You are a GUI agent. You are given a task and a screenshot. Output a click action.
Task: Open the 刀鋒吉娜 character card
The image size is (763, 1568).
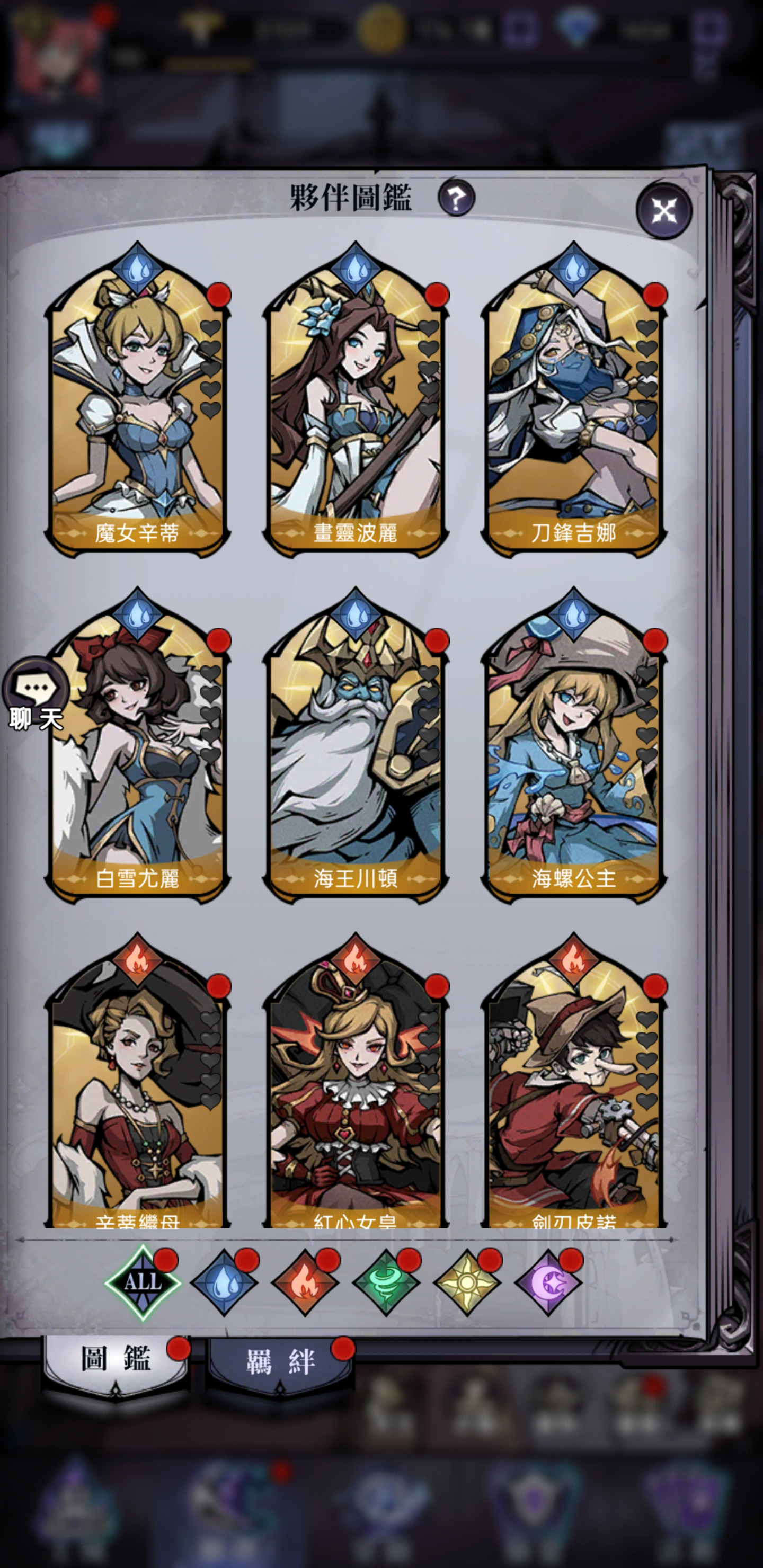coord(574,414)
